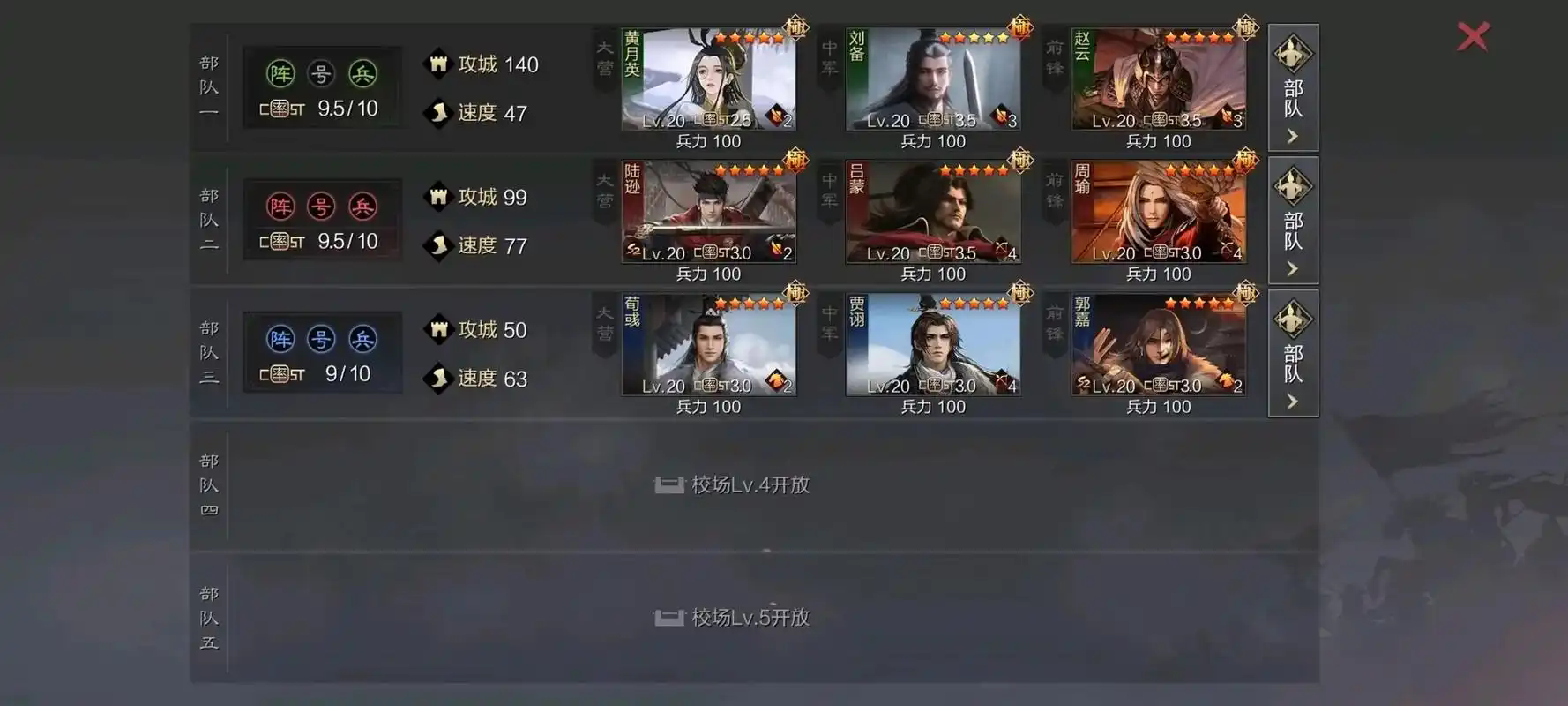Click the 极 badge on 黄月英's card
This screenshot has height=706, width=1568.
coord(795,28)
